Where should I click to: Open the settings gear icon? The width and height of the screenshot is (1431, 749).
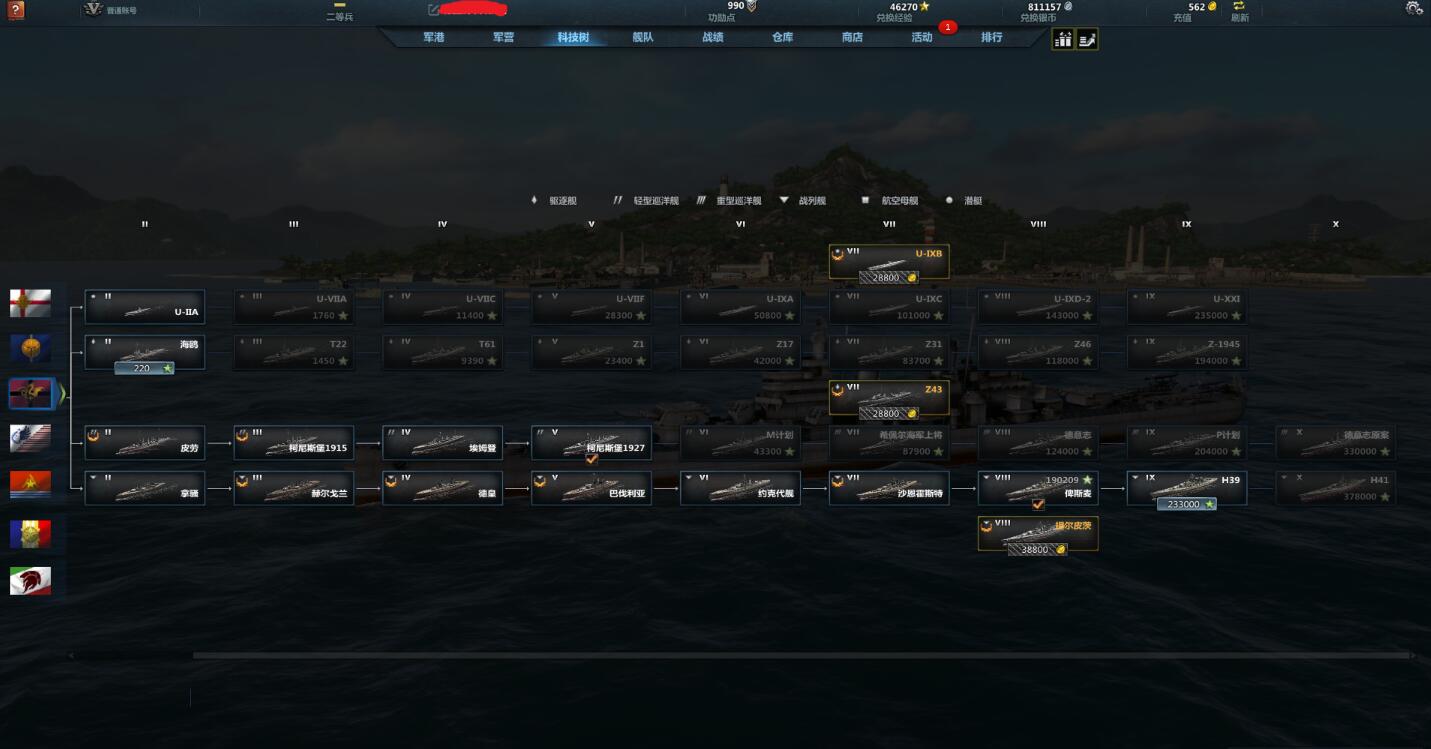click(x=1414, y=9)
